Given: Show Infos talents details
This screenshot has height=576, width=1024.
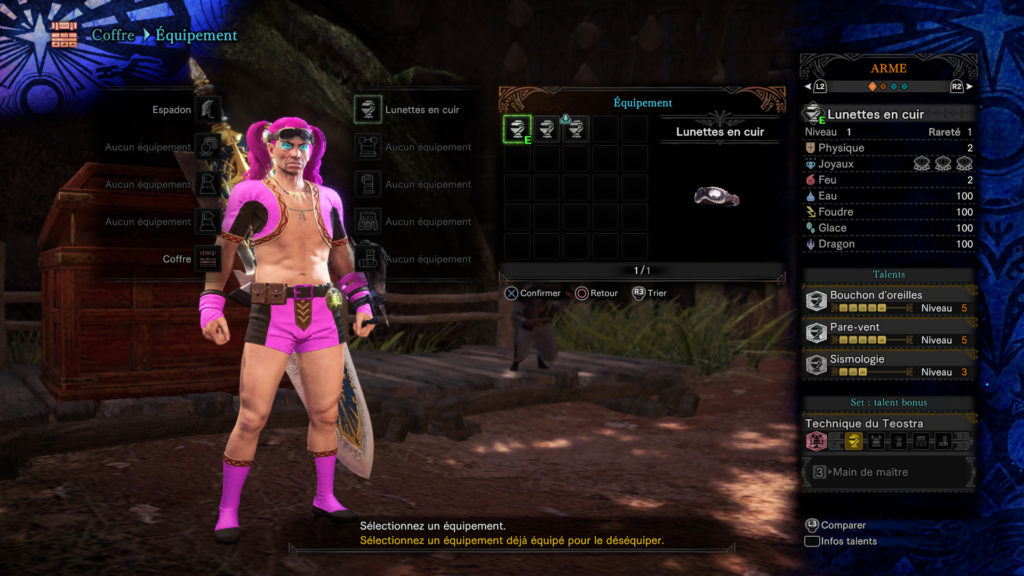Looking at the screenshot, I should coord(840,541).
